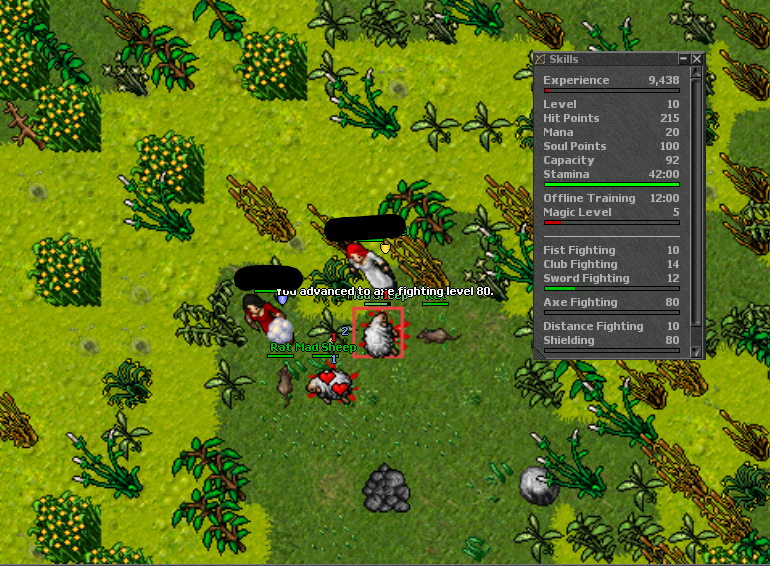Minimize the Skills panel
Viewport: 770px width, 566px height.
point(684,59)
